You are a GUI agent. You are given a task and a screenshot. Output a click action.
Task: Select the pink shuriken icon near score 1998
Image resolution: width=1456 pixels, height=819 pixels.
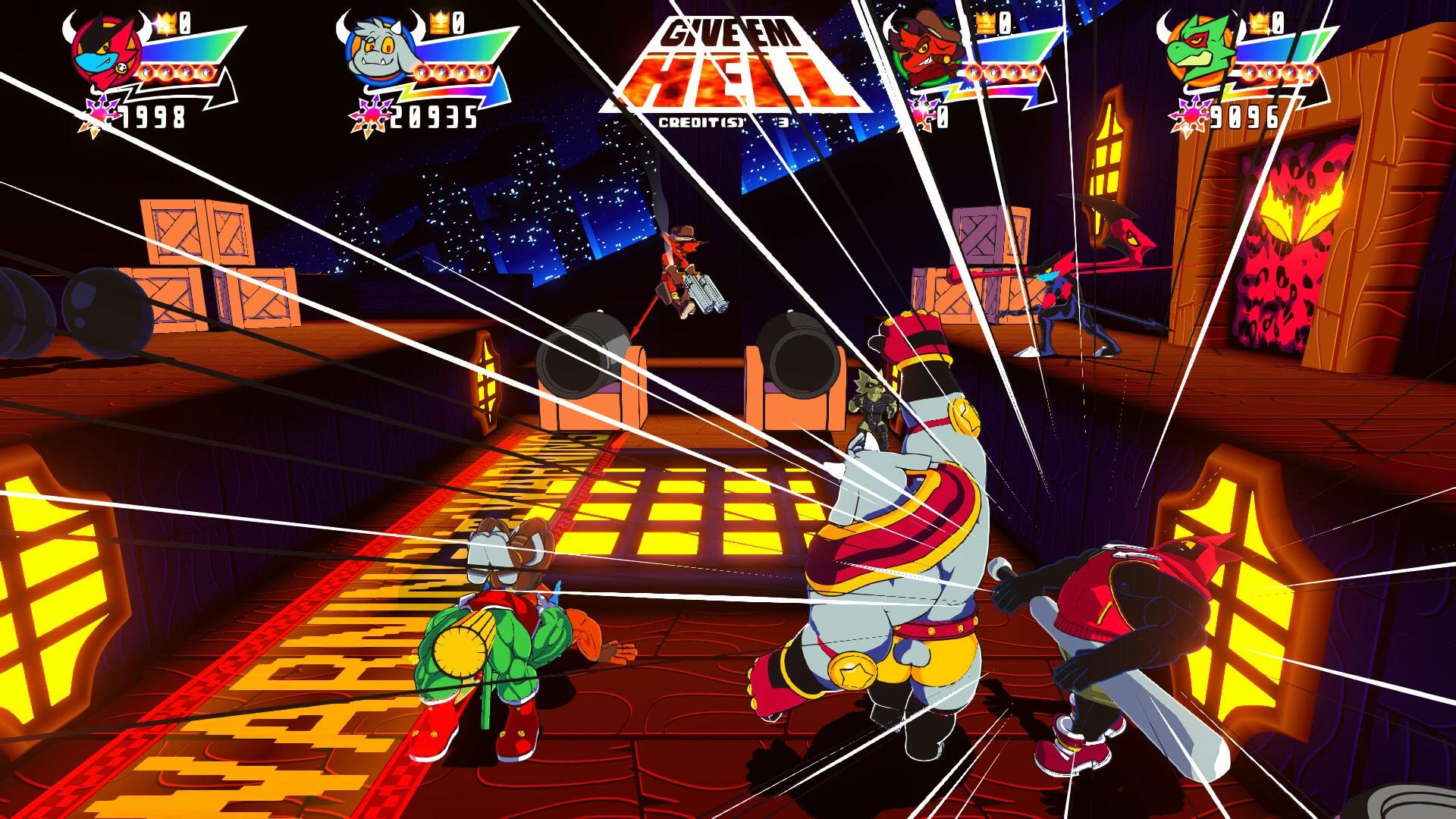coord(101,110)
